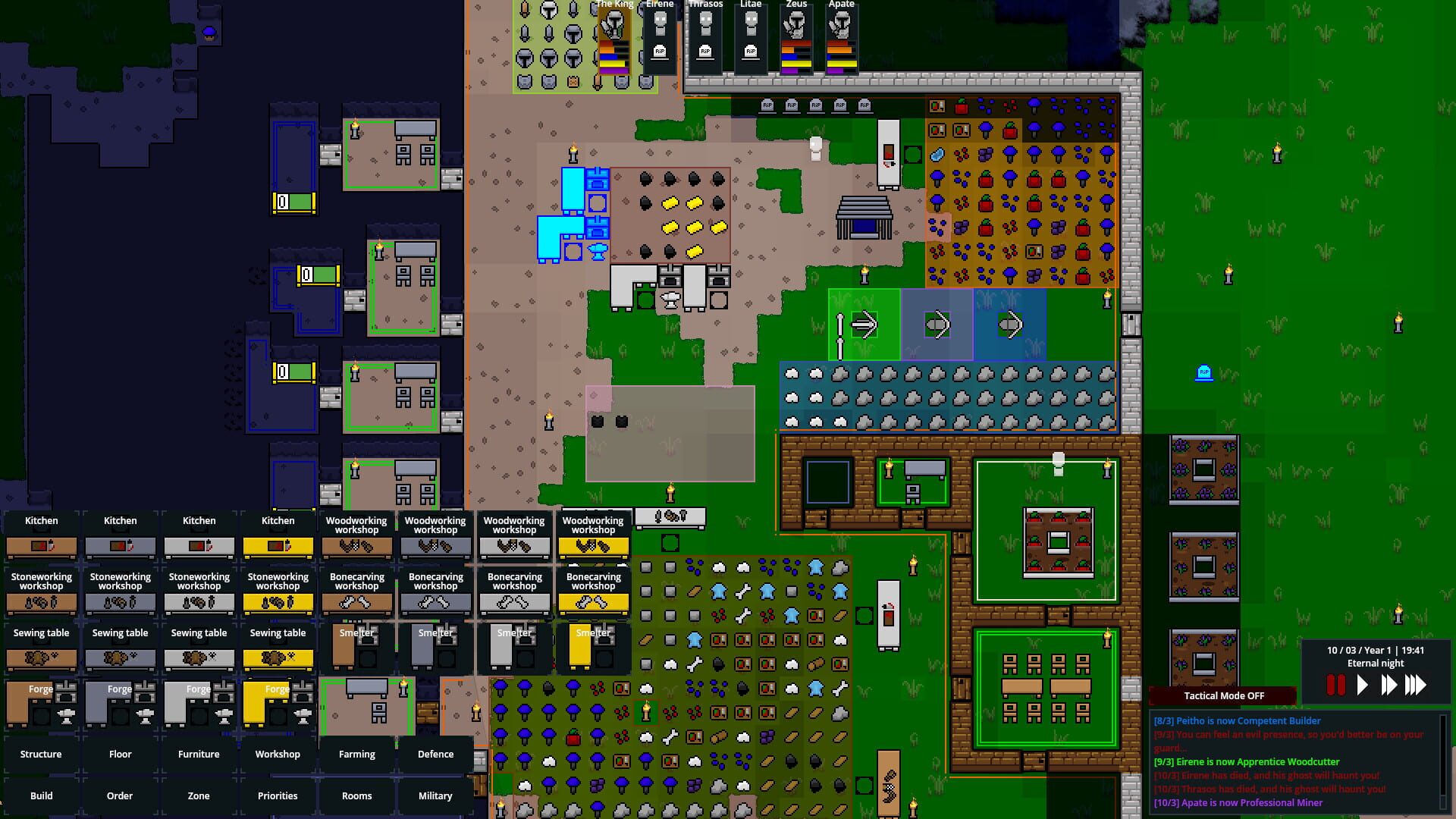Click the 'Peitho is now Competent Builder' message
This screenshot has height=819, width=1456.
click(x=1236, y=720)
